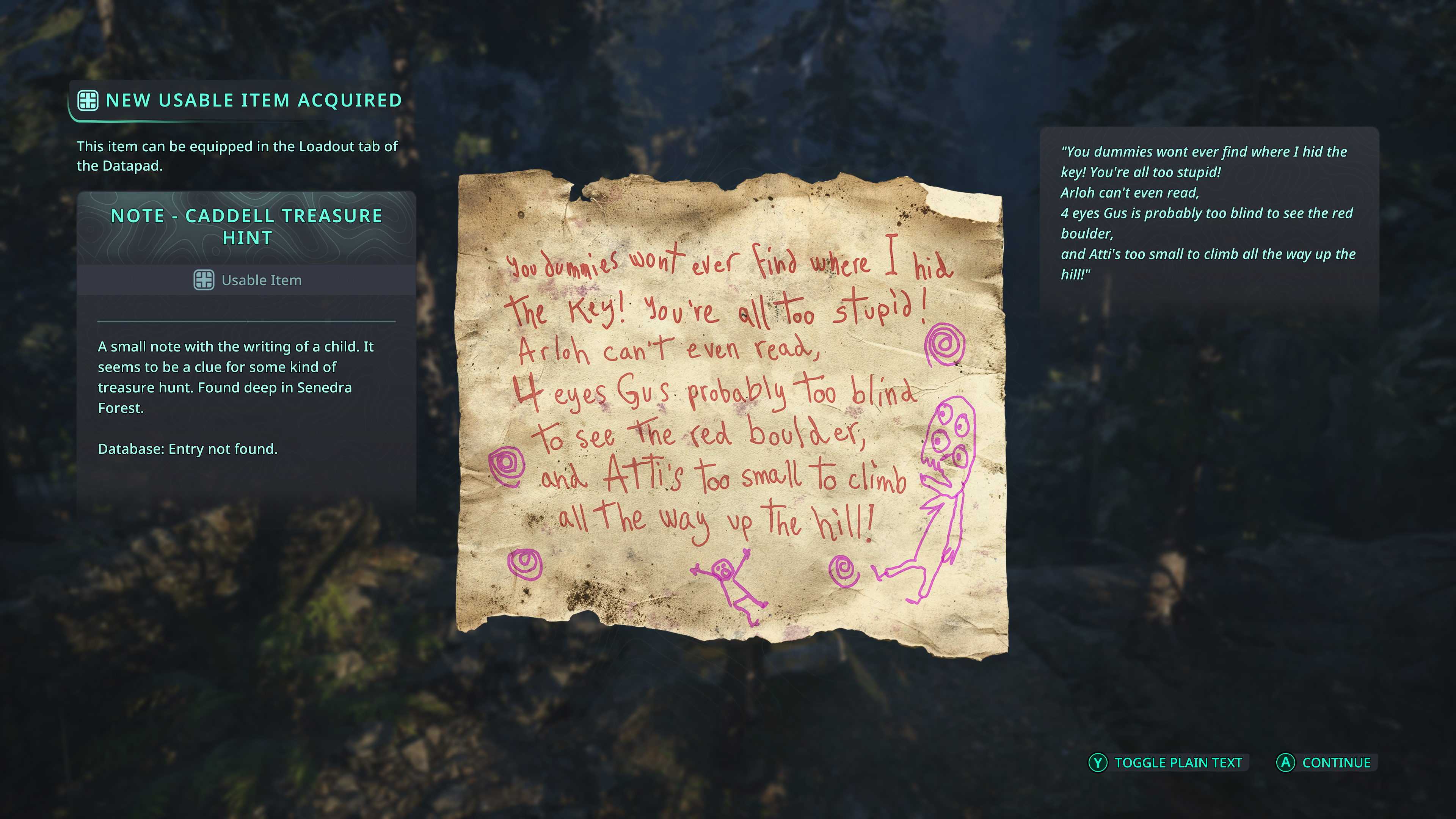View the handwritten treasure note image
The image size is (1456, 819).
(x=731, y=416)
